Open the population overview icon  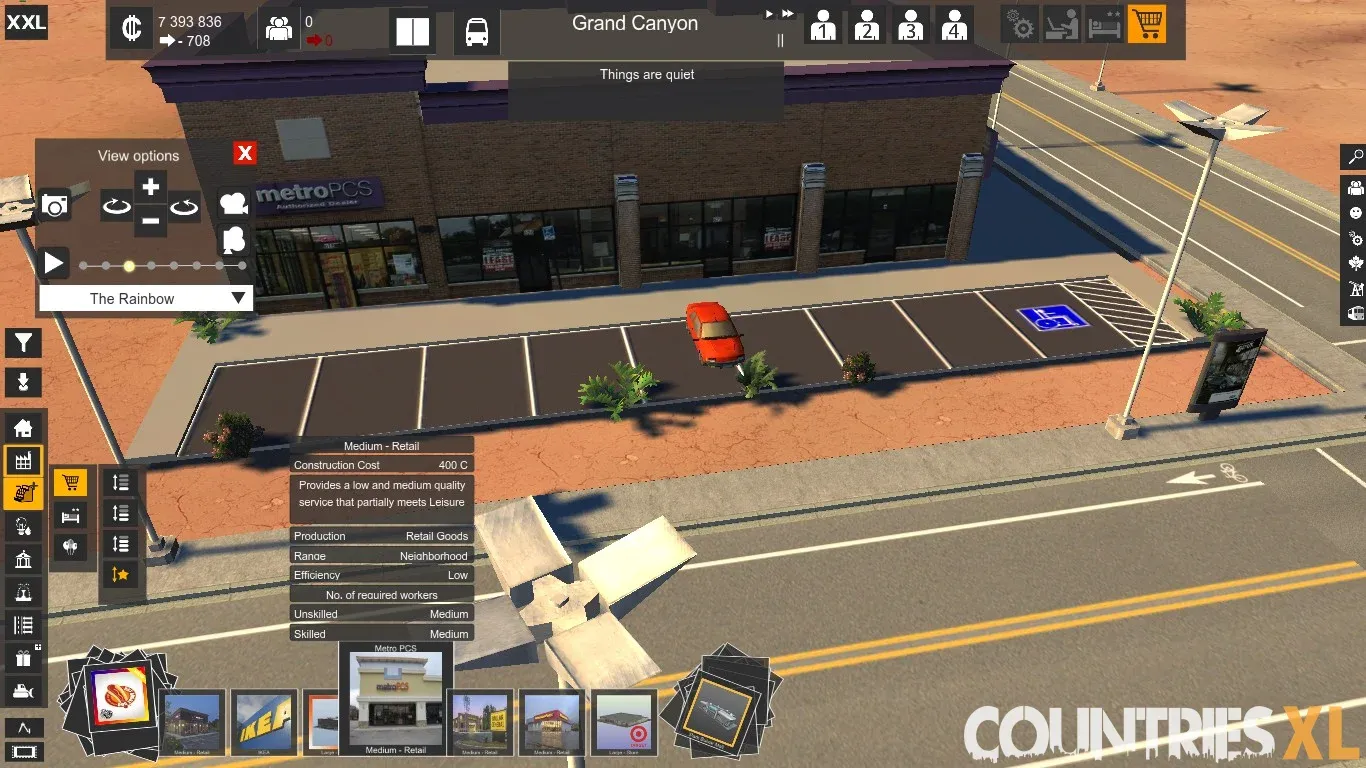click(x=278, y=29)
